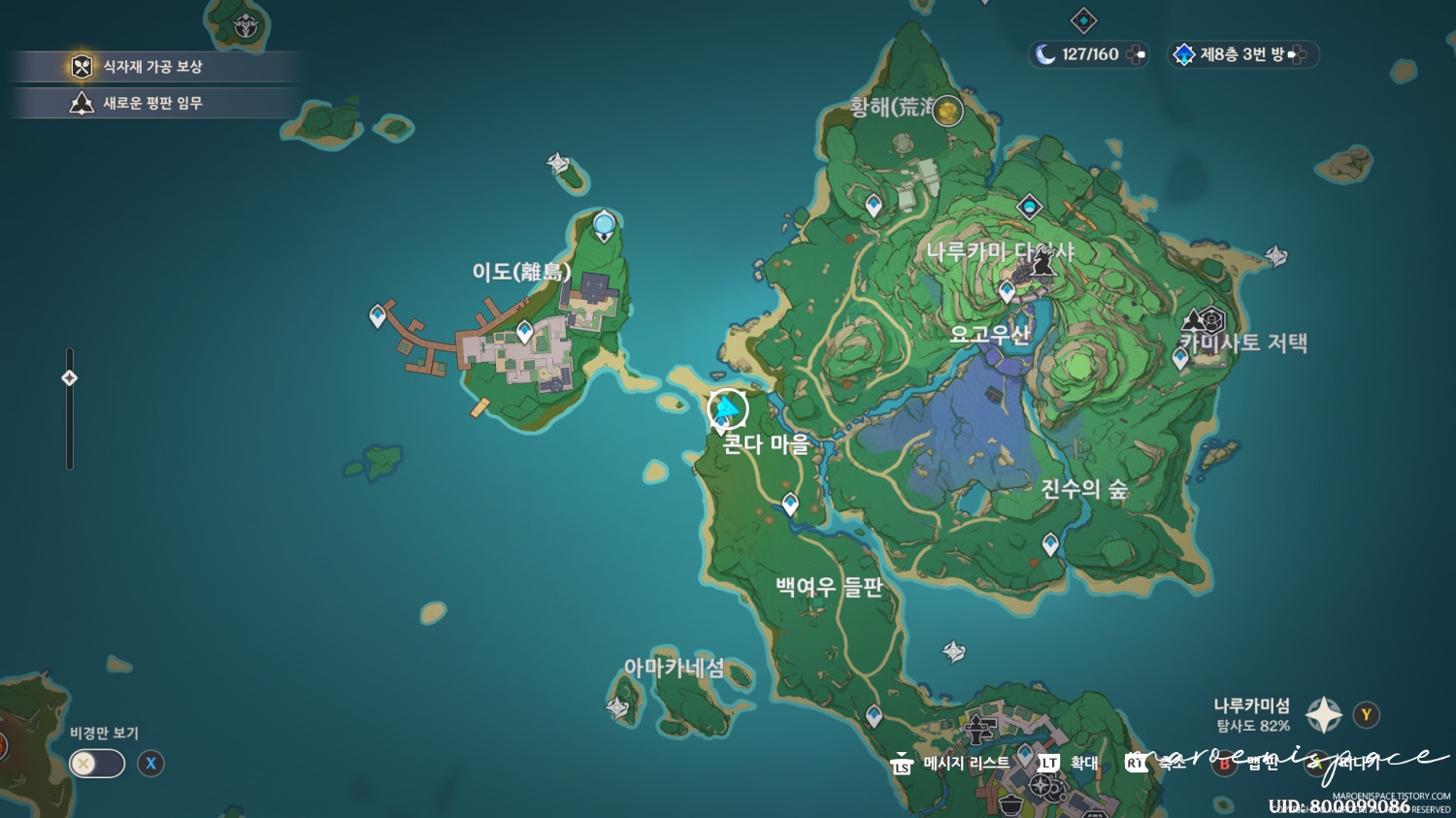Click the map zoom slider on the left
The height and width of the screenshot is (818, 1456).
pyautogui.click(x=69, y=377)
